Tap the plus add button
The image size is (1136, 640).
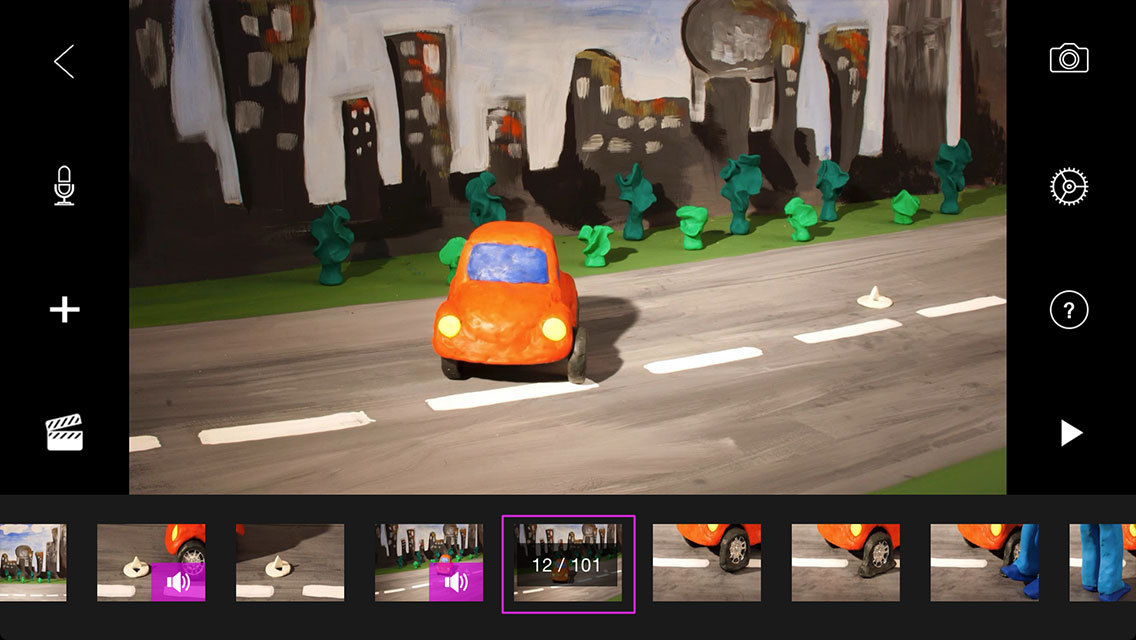(x=64, y=310)
